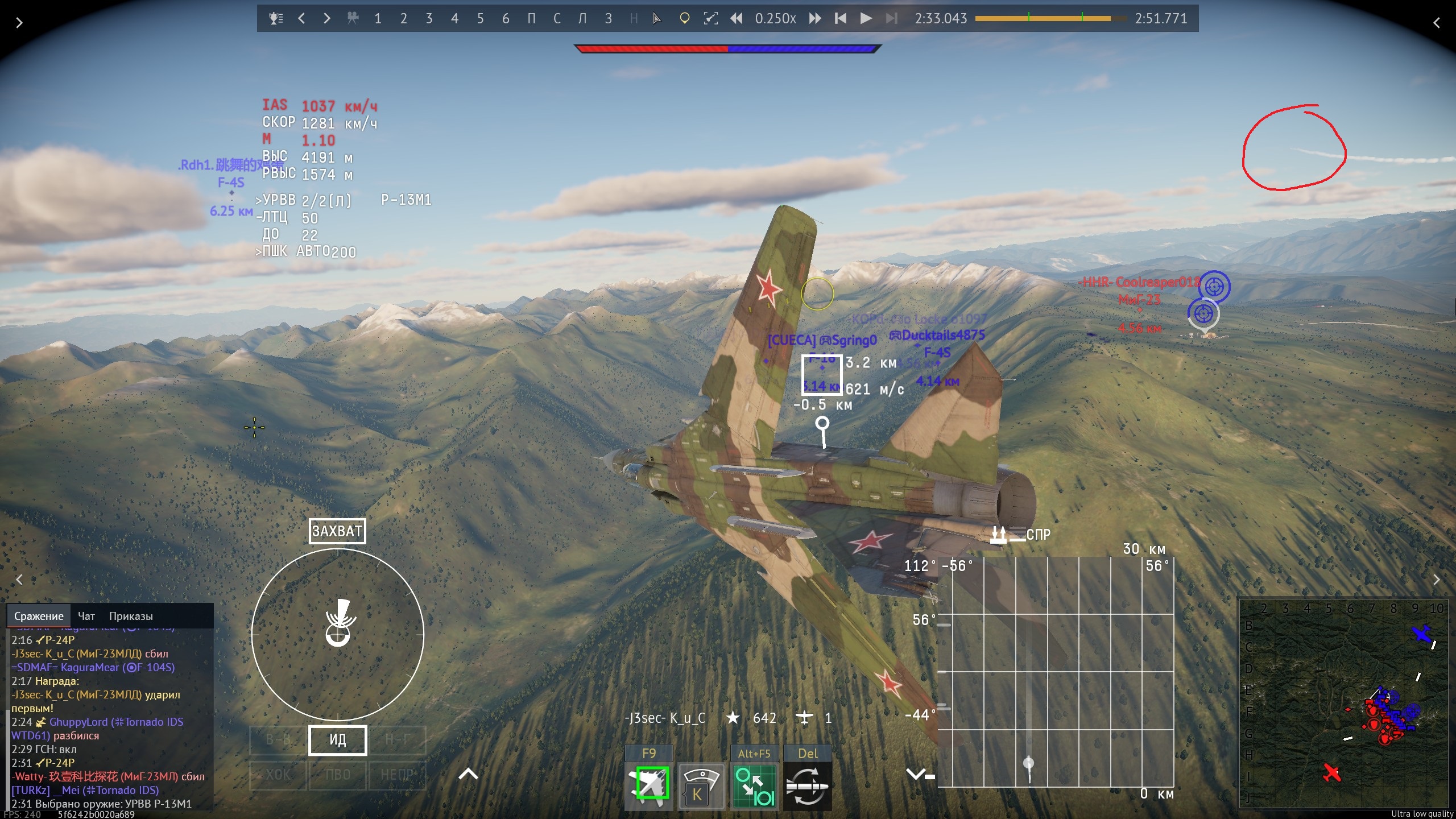Select camera preset 4 in the replay bar
Viewport: 1456px width, 819px height.
(x=454, y=19)
